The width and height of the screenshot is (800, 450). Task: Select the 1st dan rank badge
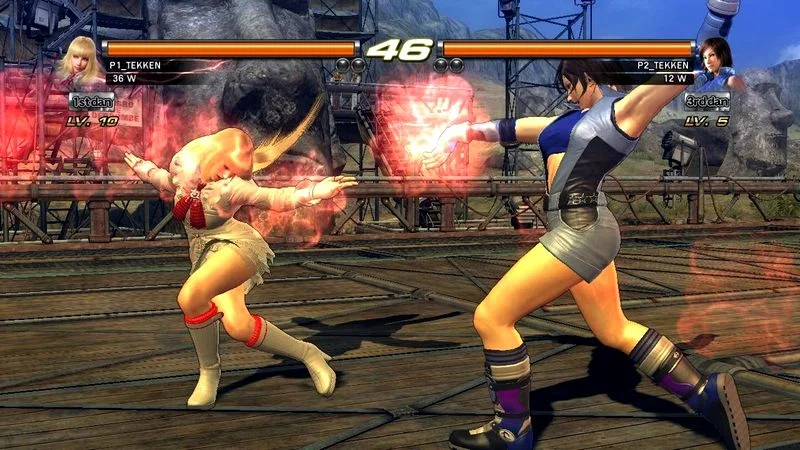(92, 101)
